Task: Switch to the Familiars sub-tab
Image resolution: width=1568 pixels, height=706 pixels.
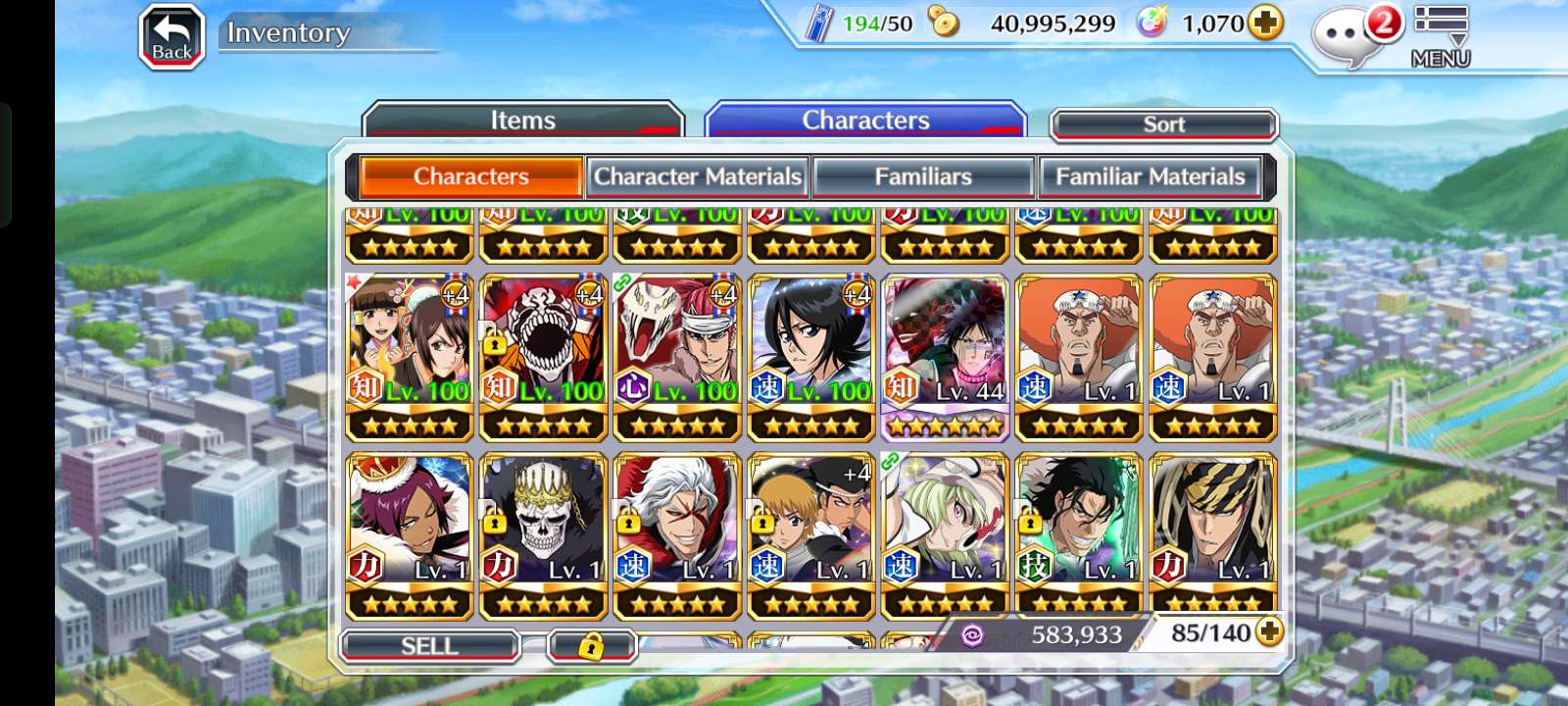Action: (923, 176)
